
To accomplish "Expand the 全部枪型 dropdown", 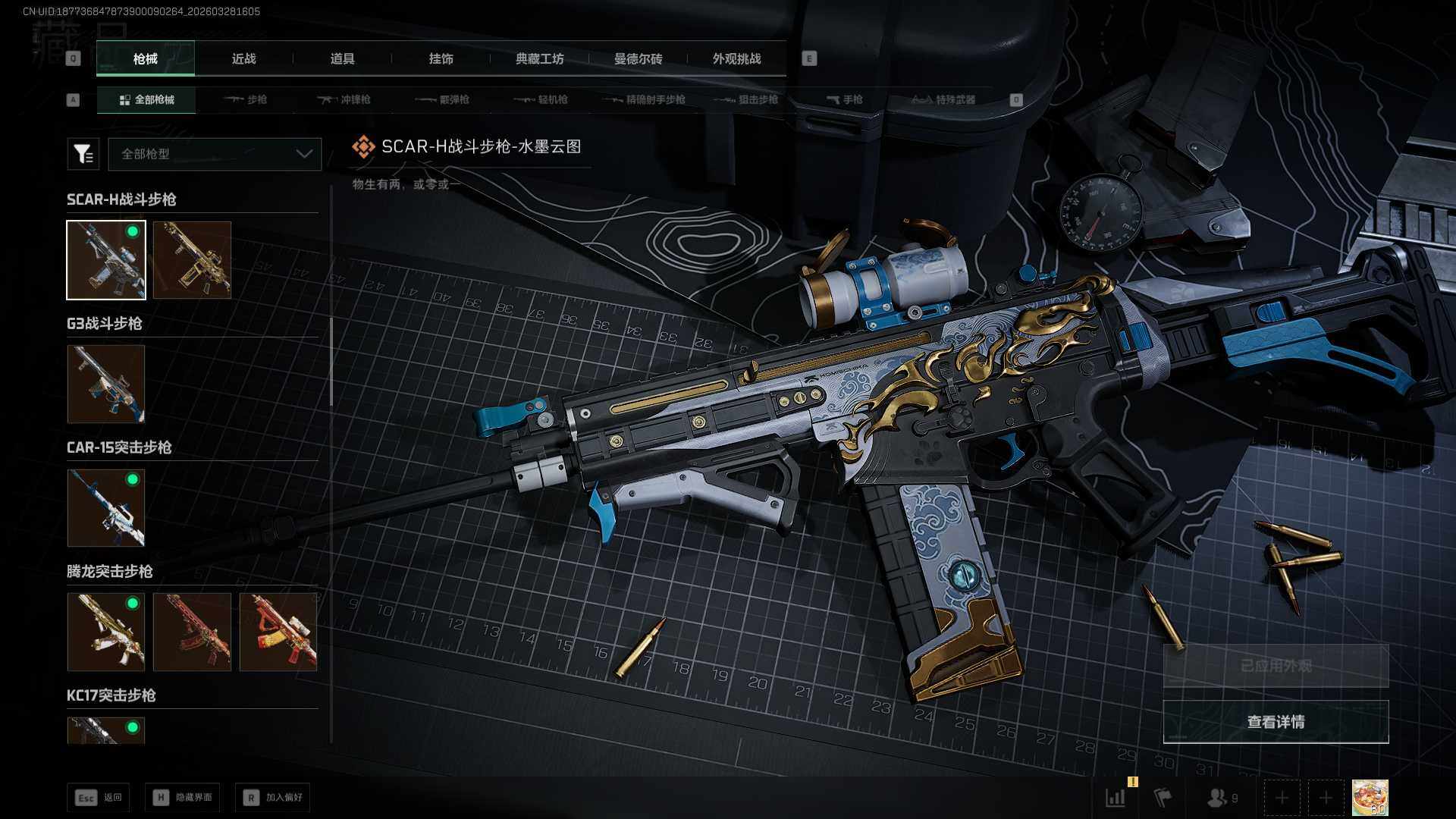I will [x=215, y=154].
